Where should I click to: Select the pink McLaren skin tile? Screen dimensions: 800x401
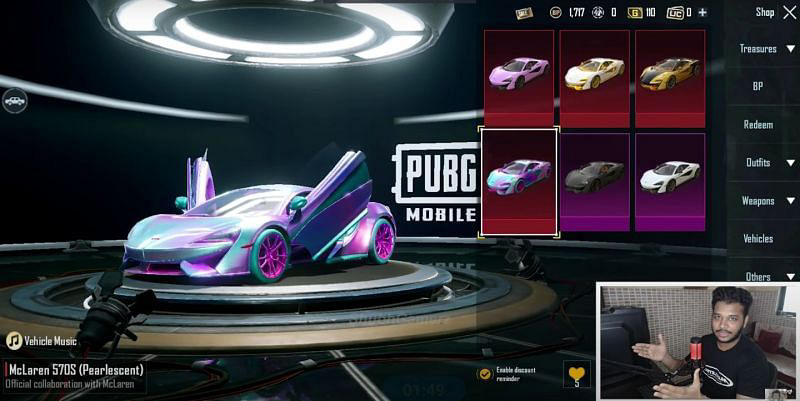(519, 77)
